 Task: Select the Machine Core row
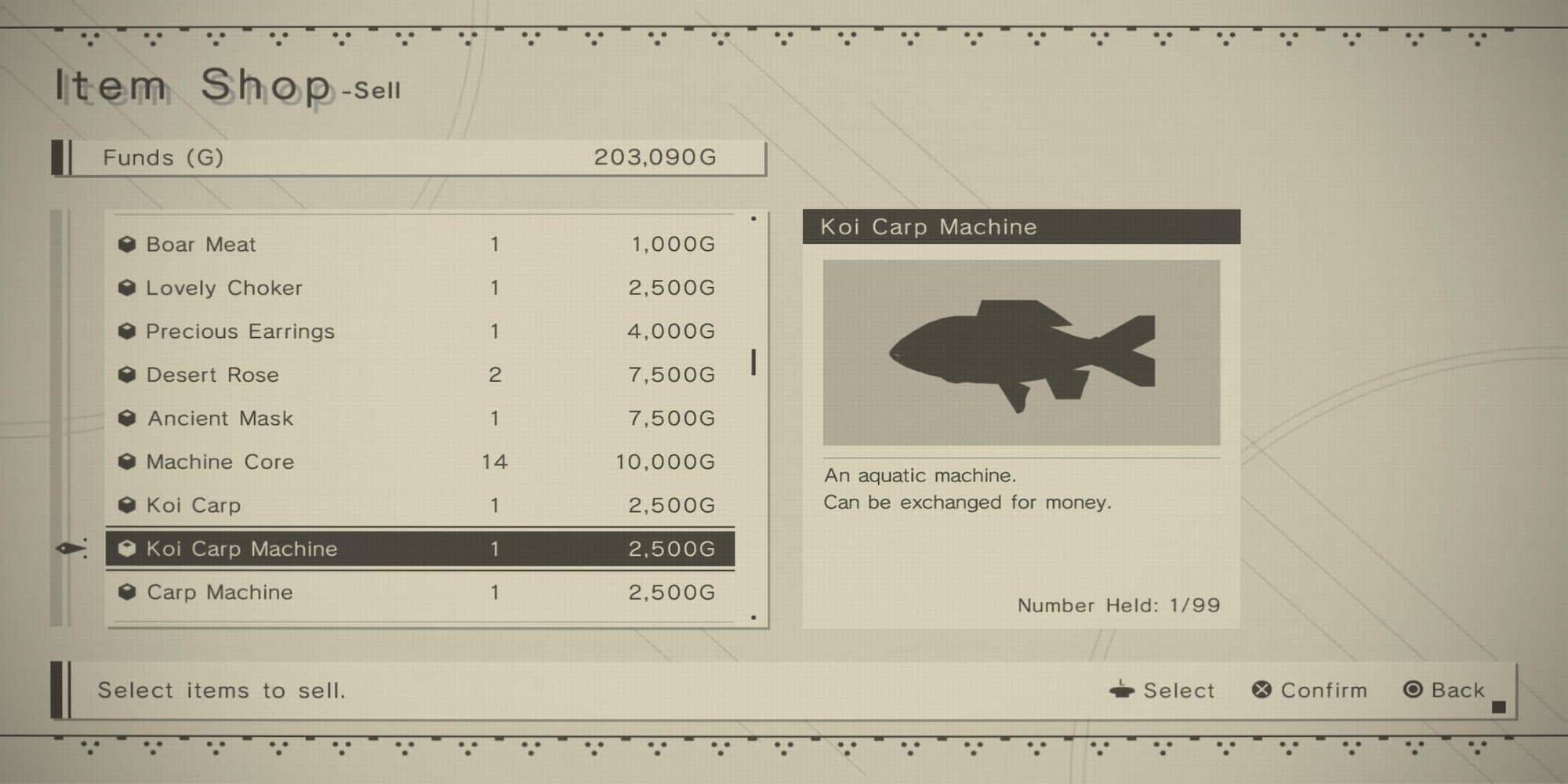pyautogui.click(x=420, y=462)
